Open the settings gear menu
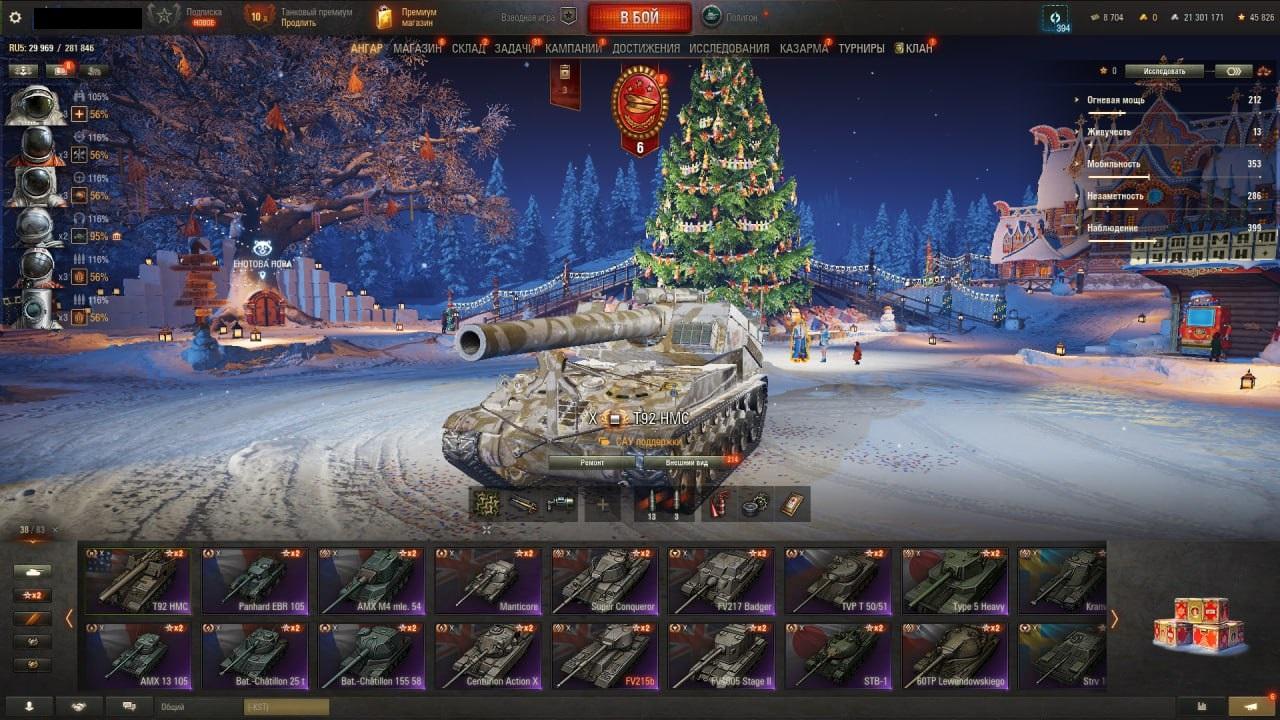This screenshot has height=720, width=1280. pos(15,17)
